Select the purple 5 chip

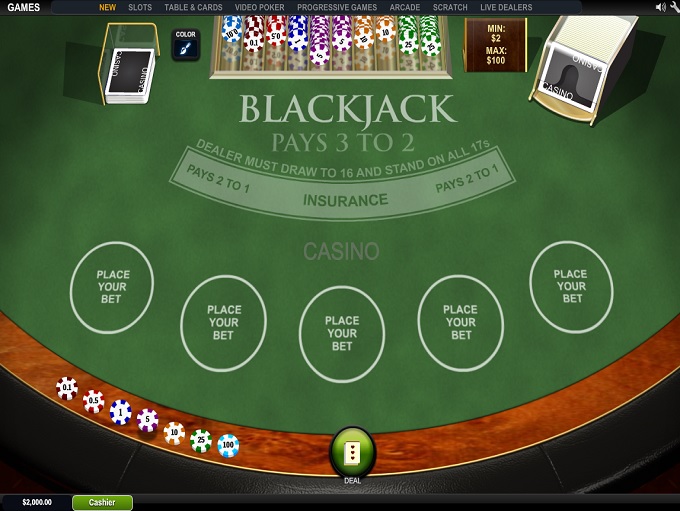[x=148, y=421]
